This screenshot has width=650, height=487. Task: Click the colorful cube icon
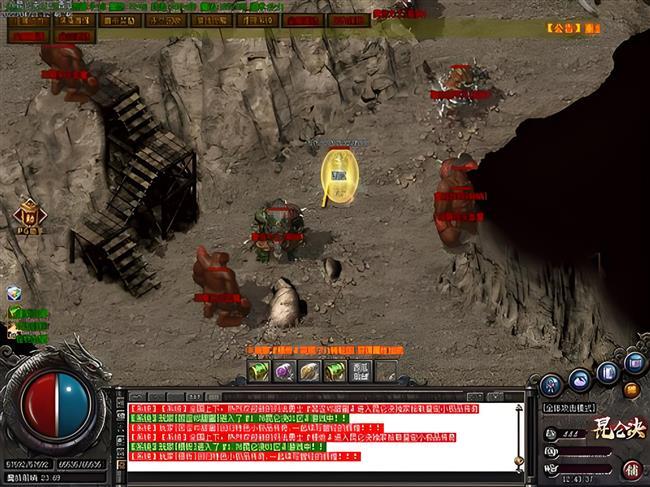click(x=14, y=294)
